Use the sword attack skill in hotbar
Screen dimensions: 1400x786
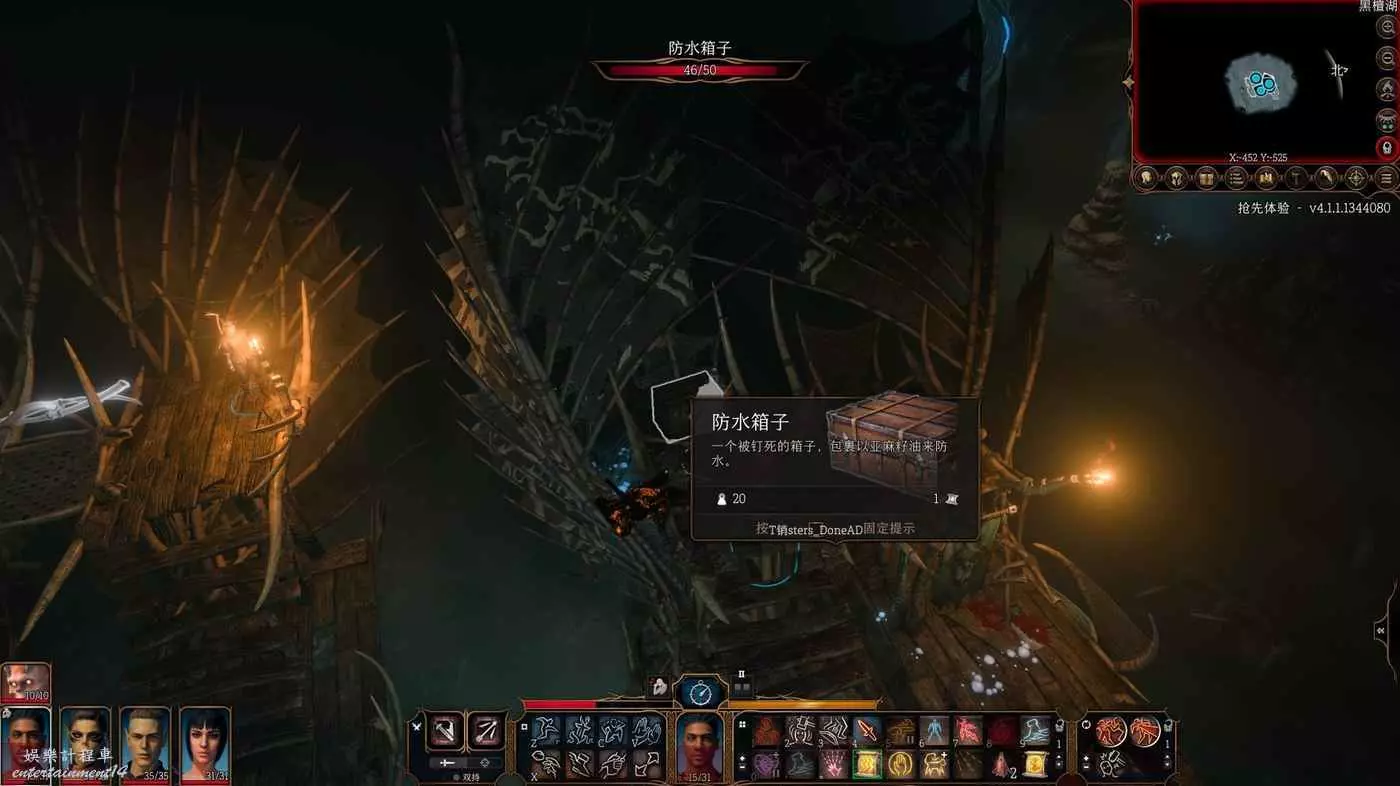tap(867, 731)
